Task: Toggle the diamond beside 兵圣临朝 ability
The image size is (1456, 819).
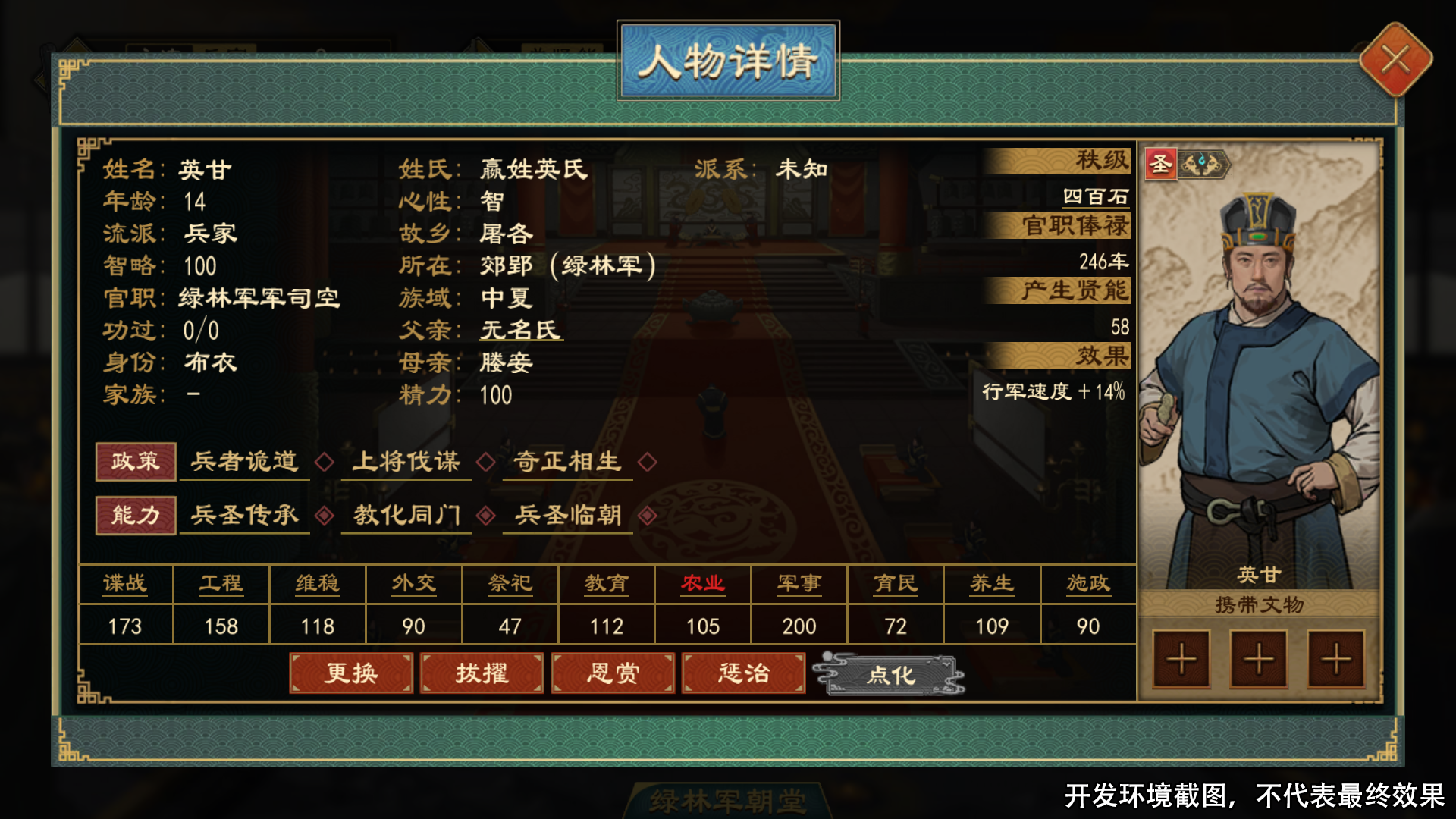Action: 648,514
